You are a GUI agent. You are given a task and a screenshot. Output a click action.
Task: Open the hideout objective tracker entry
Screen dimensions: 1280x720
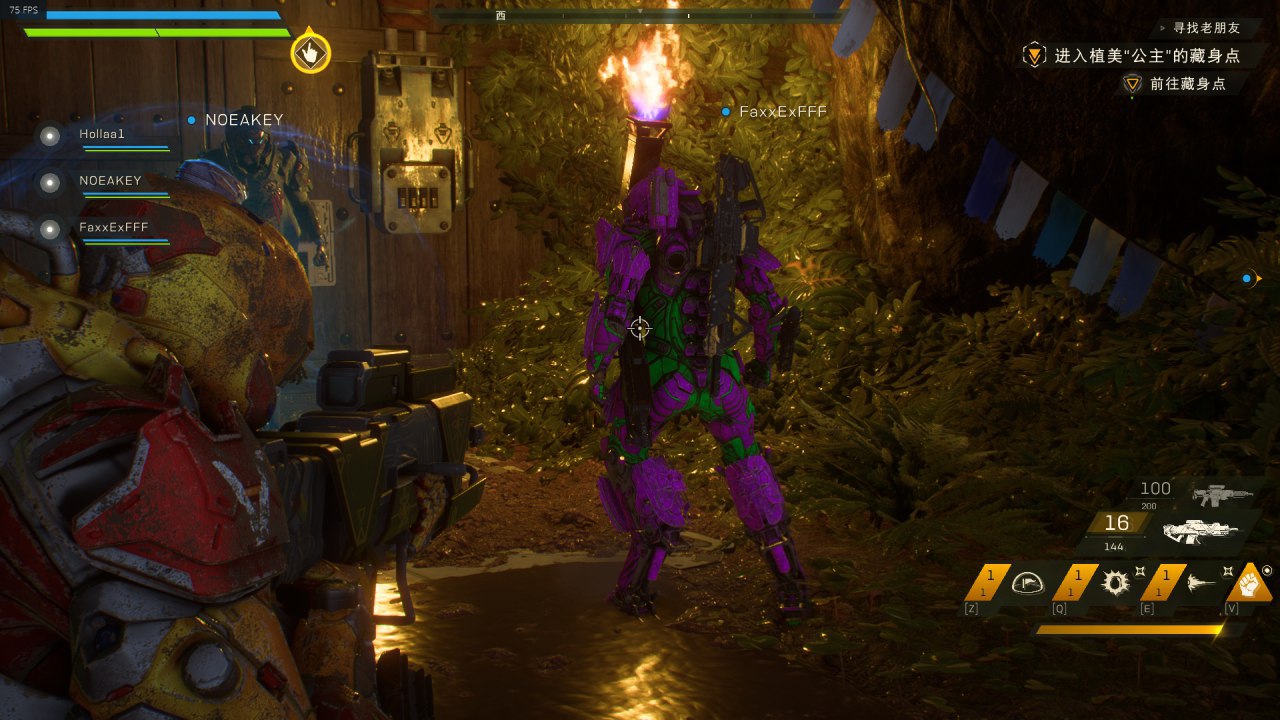pyautogui.click(x=1146, y=56)
